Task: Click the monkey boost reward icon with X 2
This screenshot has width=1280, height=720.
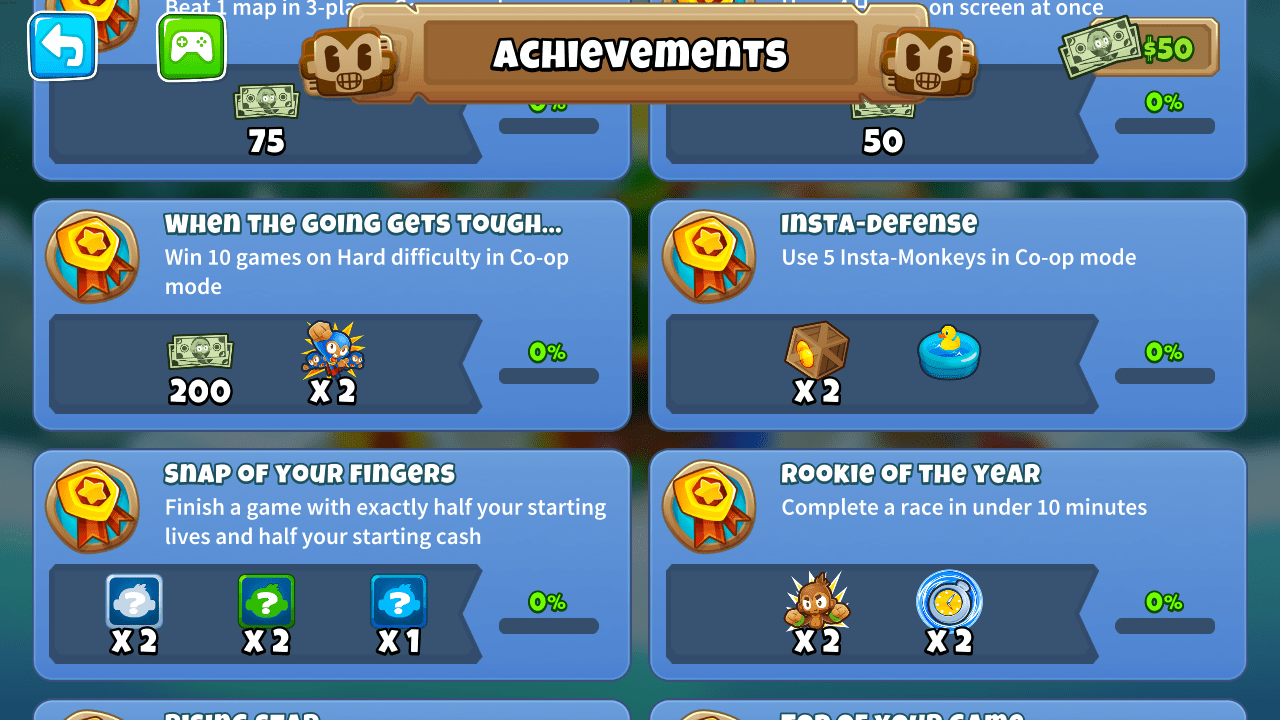Action: (333, 352)
